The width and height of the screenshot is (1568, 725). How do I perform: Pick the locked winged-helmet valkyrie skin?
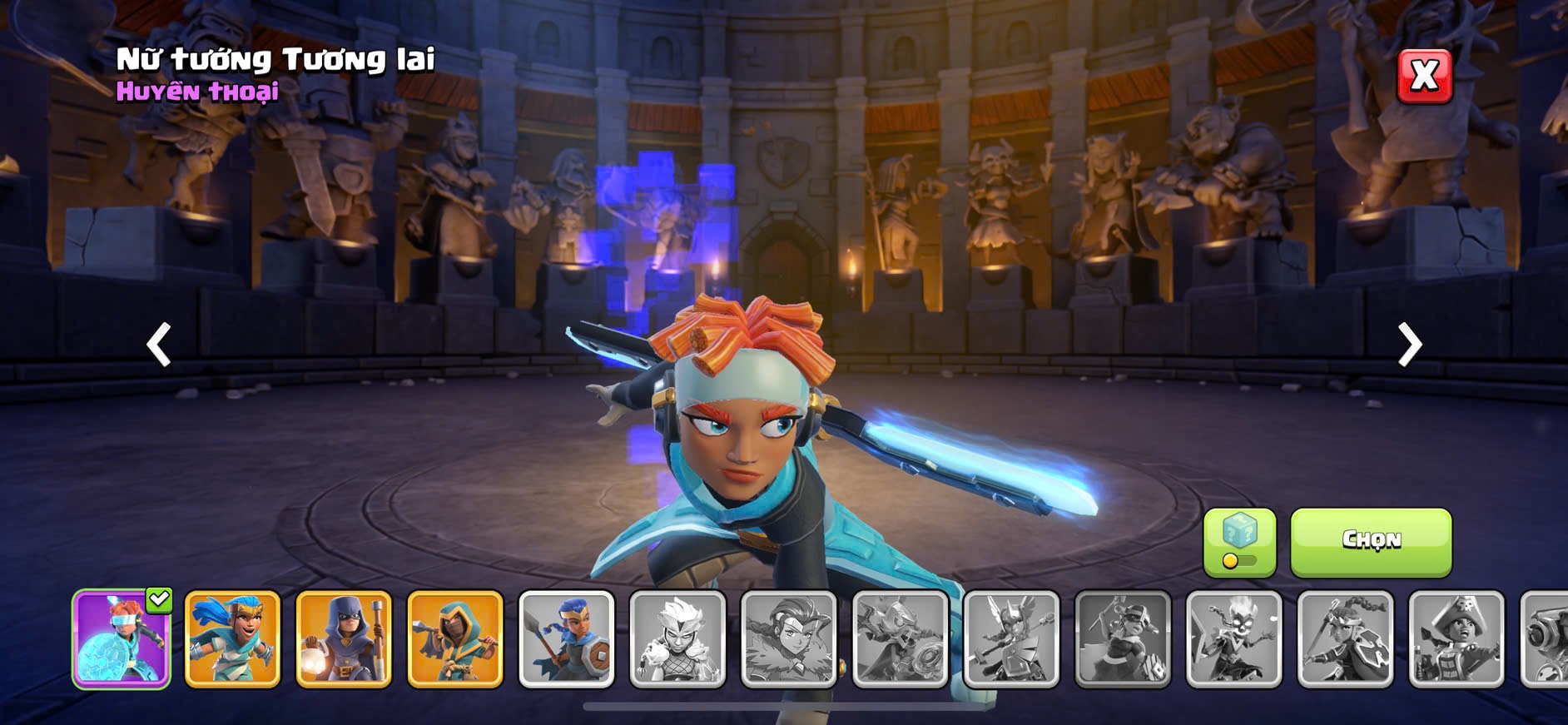[1011, 638]
